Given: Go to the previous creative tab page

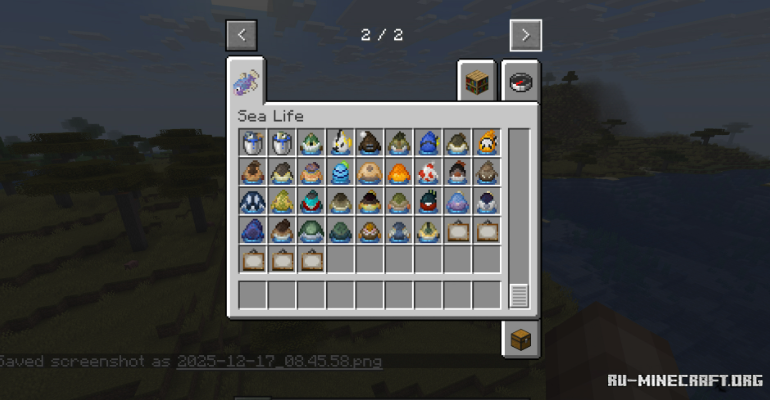Looking at the screenshot, I should pyautogui.click(x=242, y=36).
